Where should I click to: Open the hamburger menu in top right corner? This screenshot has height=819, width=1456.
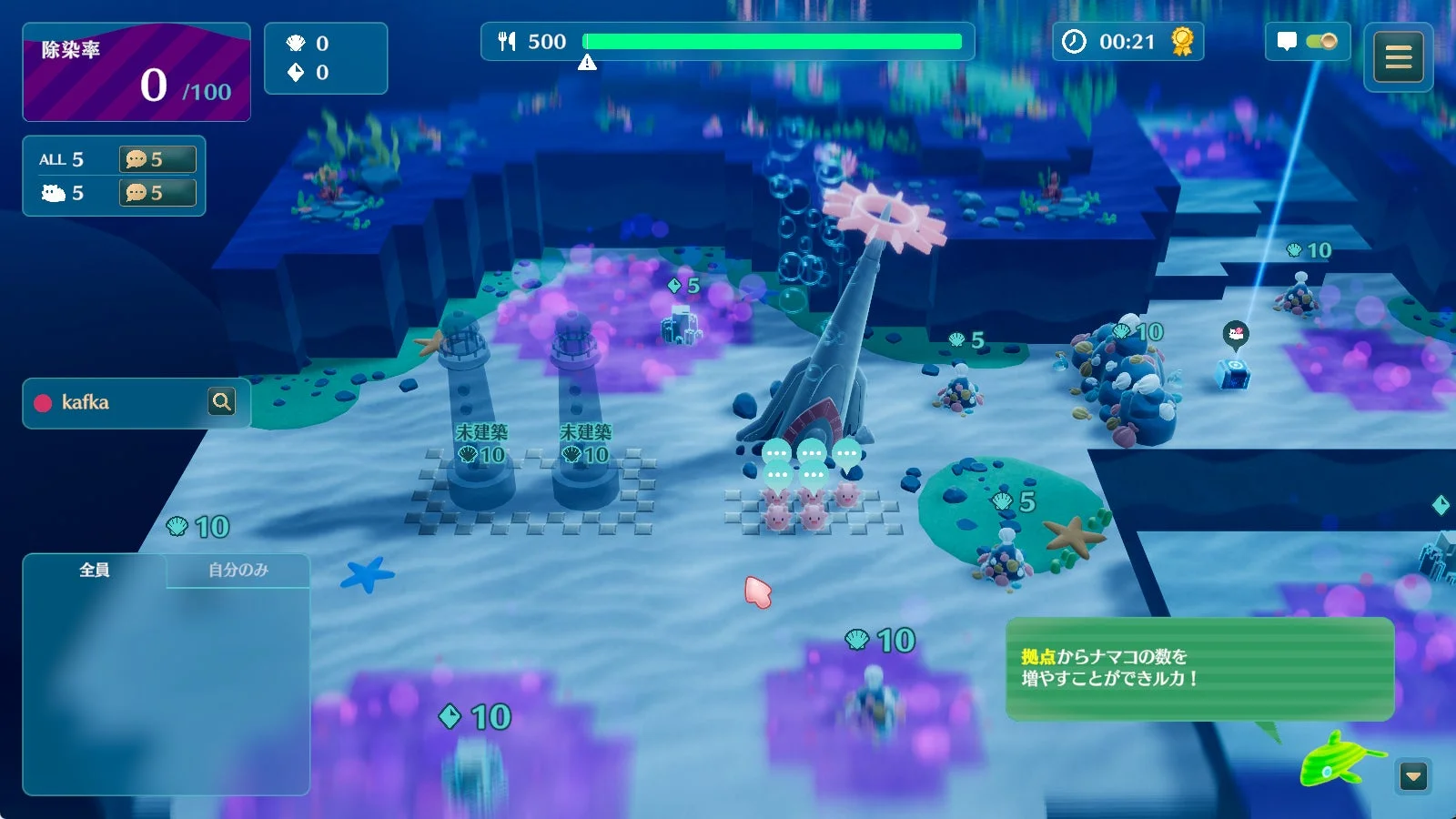pyautogui.click(x=1399, y=56)
